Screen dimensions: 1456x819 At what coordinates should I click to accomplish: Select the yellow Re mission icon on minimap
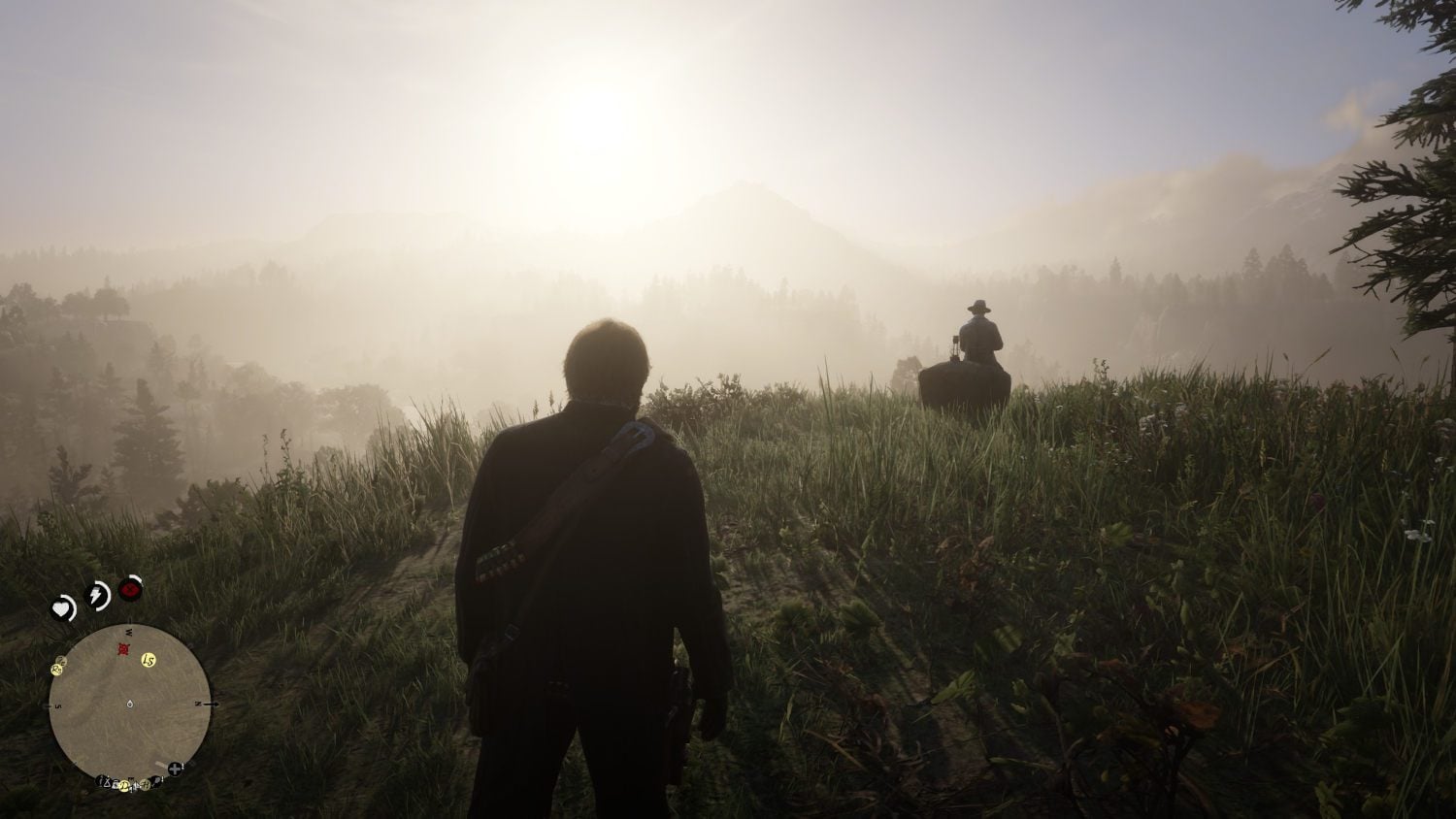point(56,669)
